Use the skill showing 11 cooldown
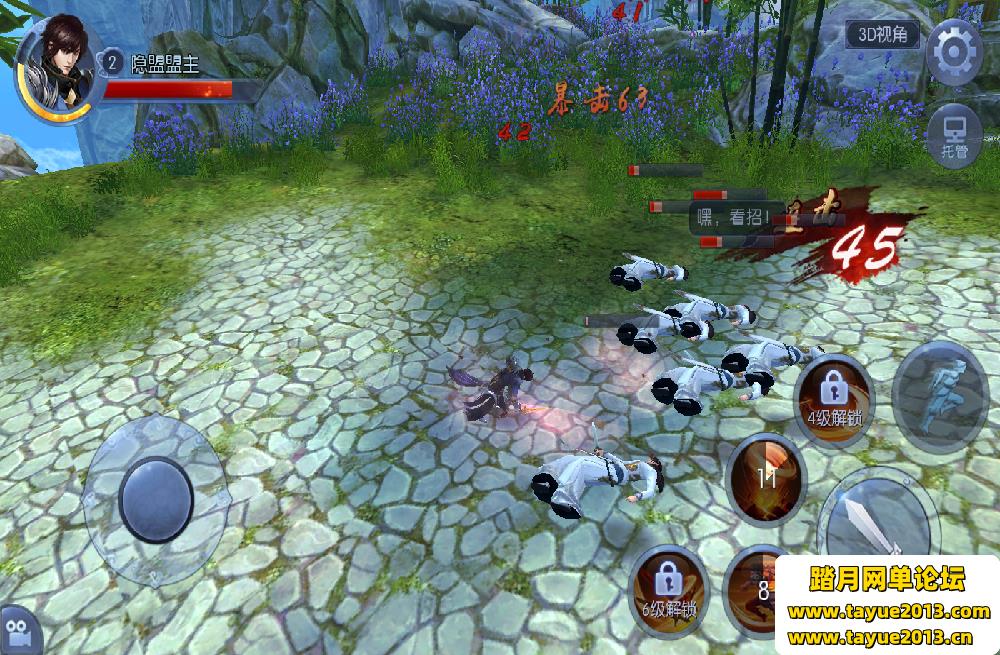This screenshot has height=655, width=1000. point(767,478)
